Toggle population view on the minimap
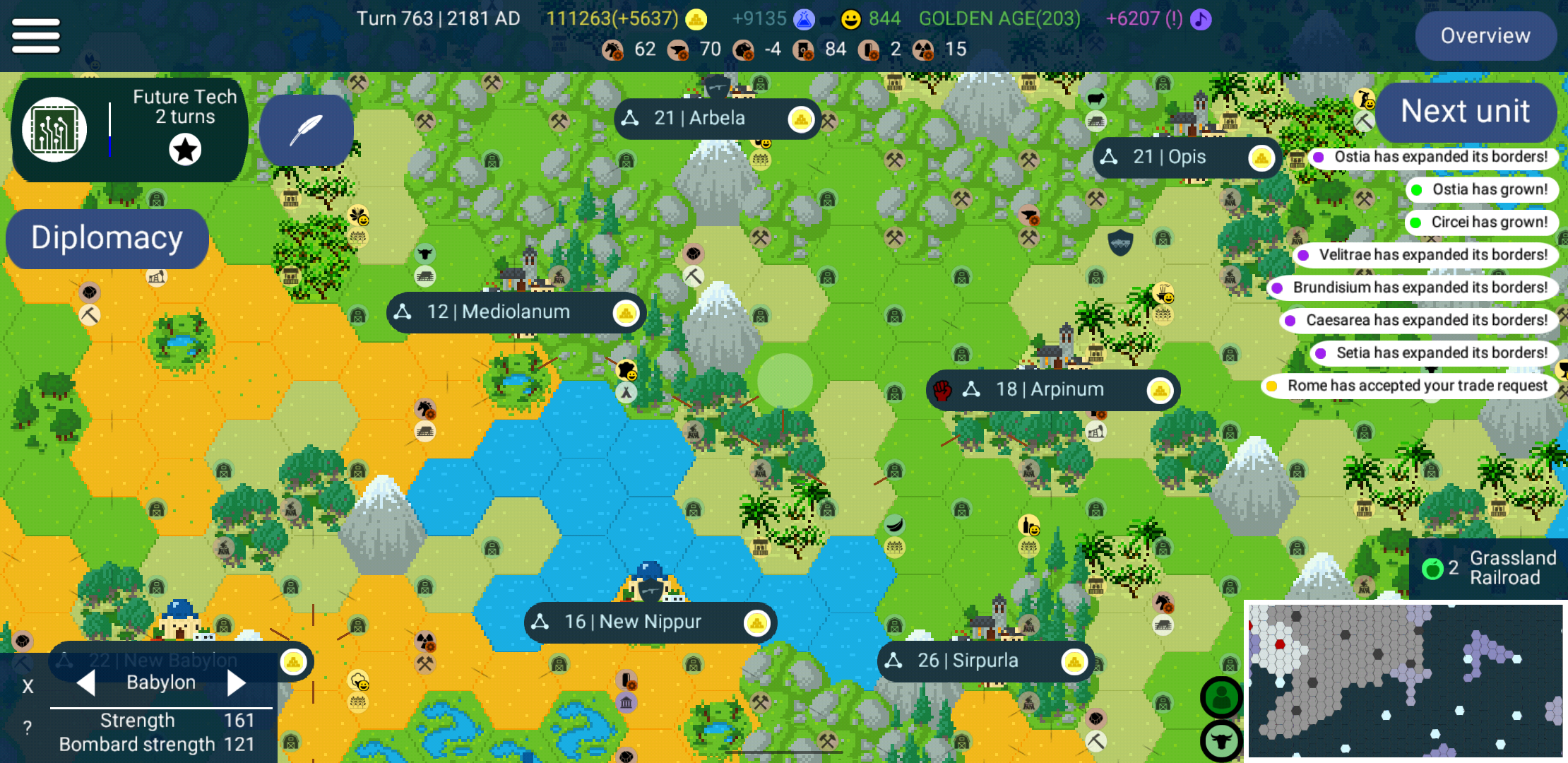The image size is (1568, 763). tap(1221, 697)
